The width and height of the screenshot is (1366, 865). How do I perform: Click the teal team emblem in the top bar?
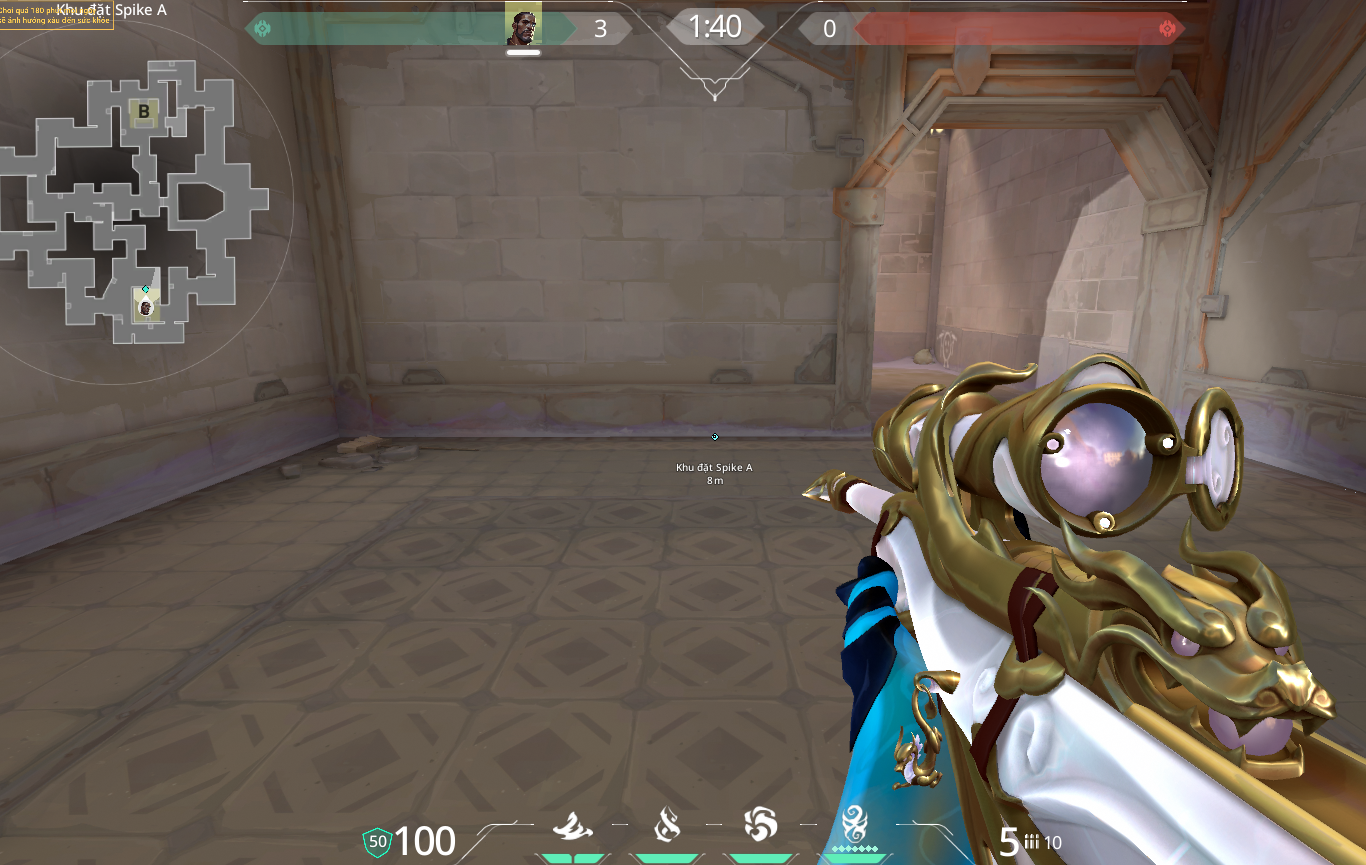(x=262, y=29)
